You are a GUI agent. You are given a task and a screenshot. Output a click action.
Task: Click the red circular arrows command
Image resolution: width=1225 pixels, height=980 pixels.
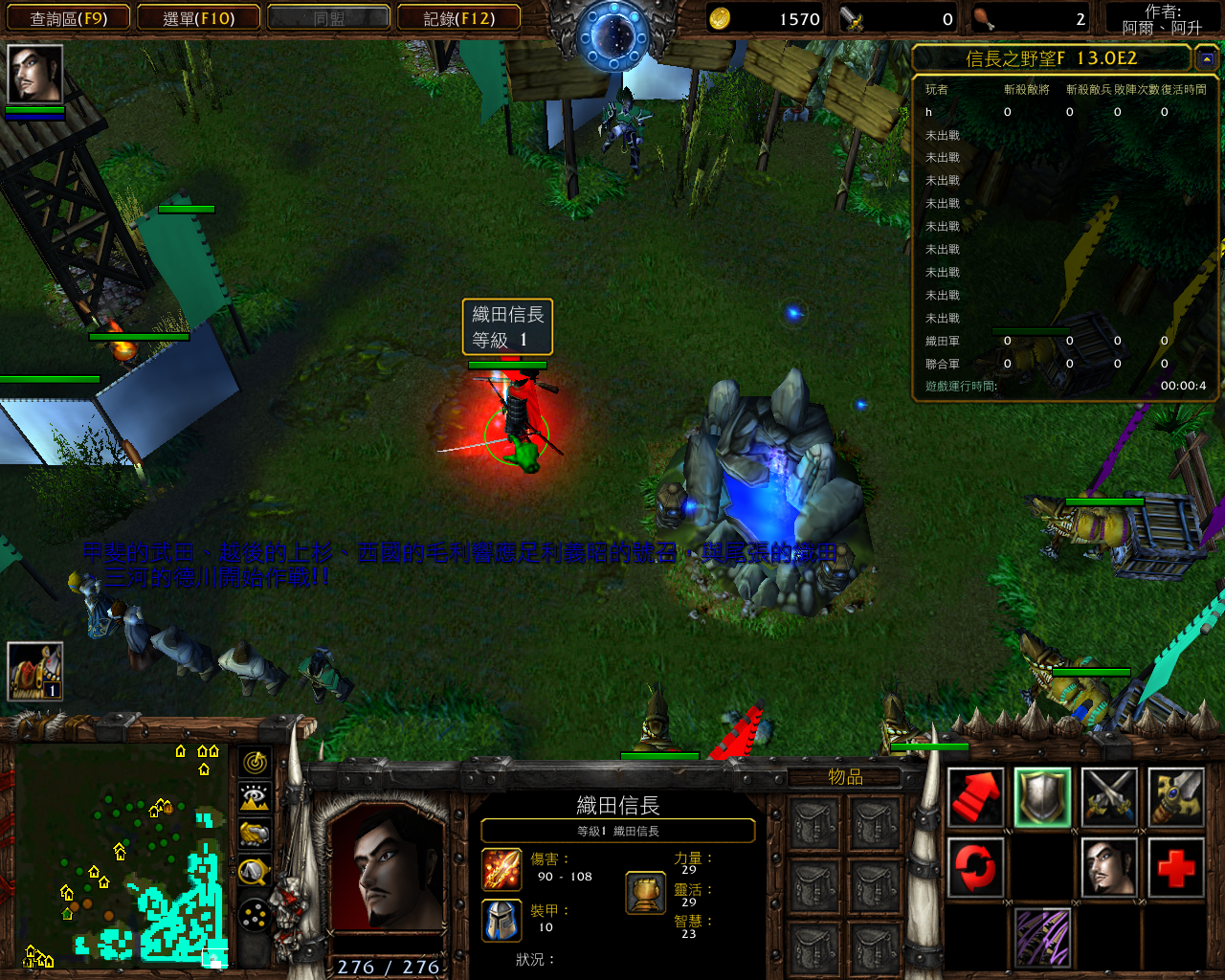pos(975,866)
